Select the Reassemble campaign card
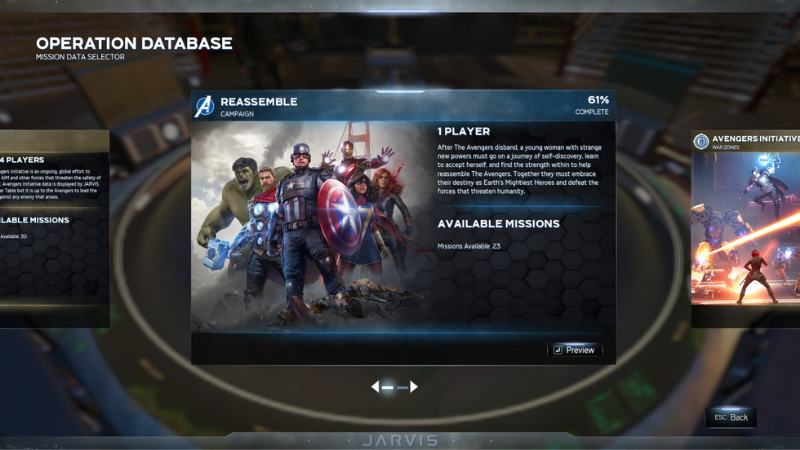 403,225
